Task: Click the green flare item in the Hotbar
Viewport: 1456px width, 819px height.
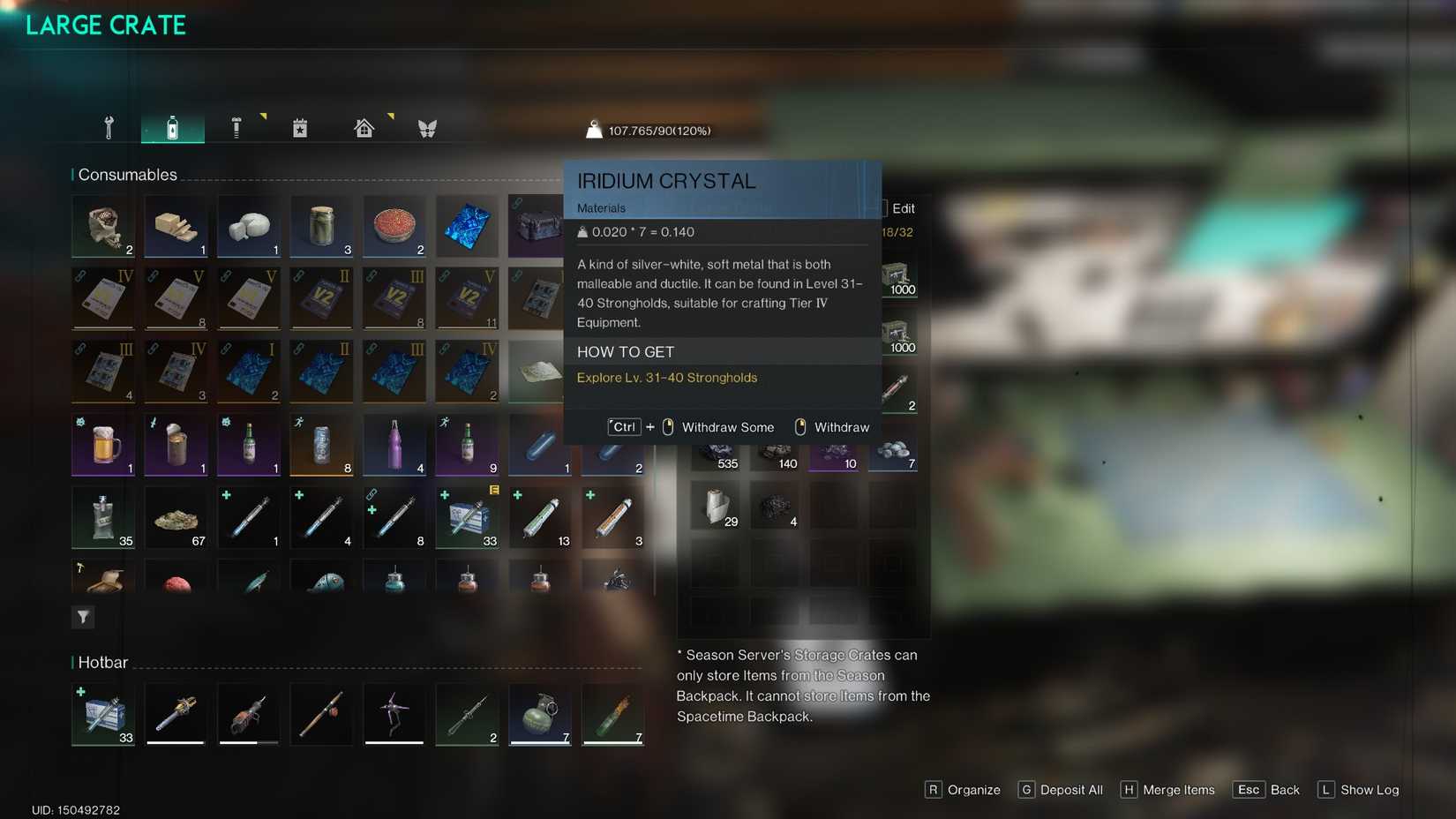Action: (x=612, y=714)
